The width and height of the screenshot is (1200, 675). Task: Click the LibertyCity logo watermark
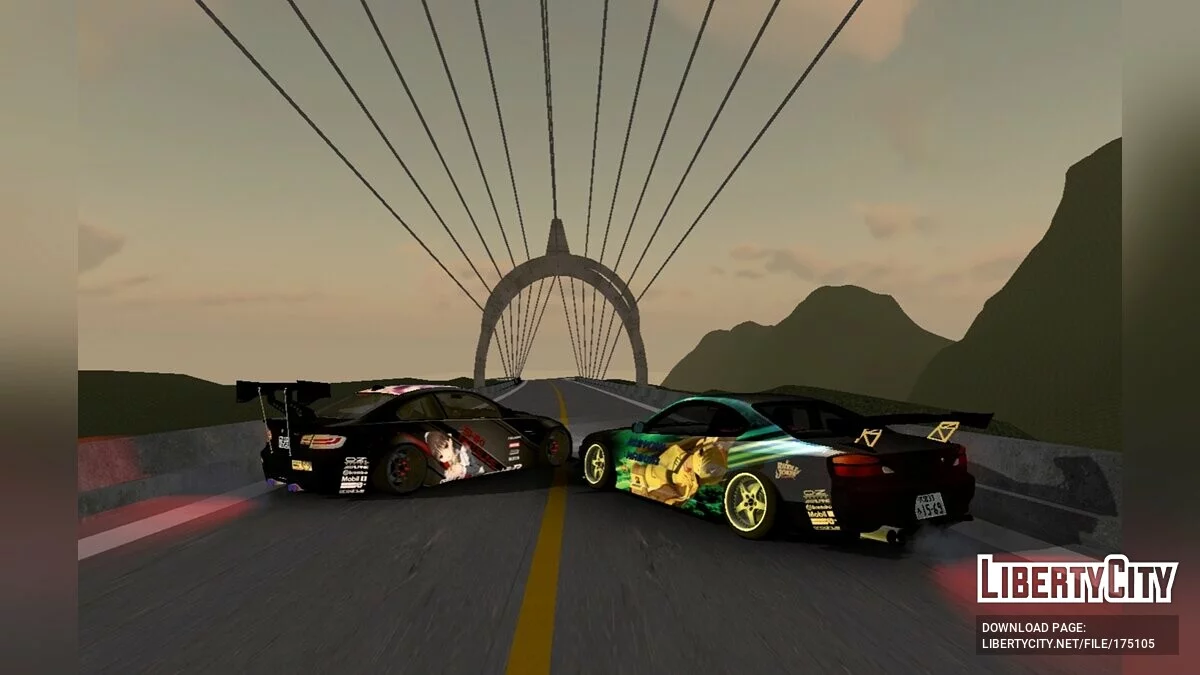[x=1077, y=579]
